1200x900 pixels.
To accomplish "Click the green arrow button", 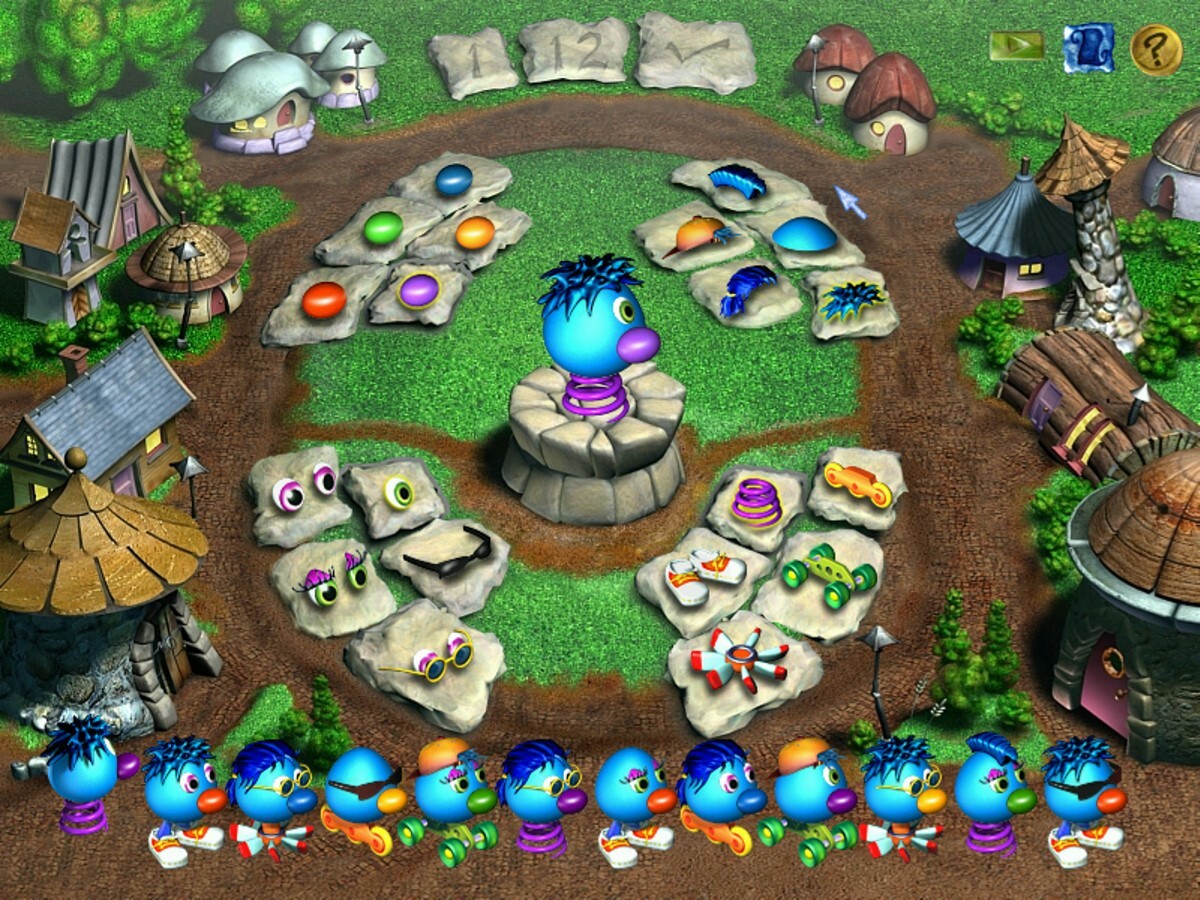I will click(1016, 46).
